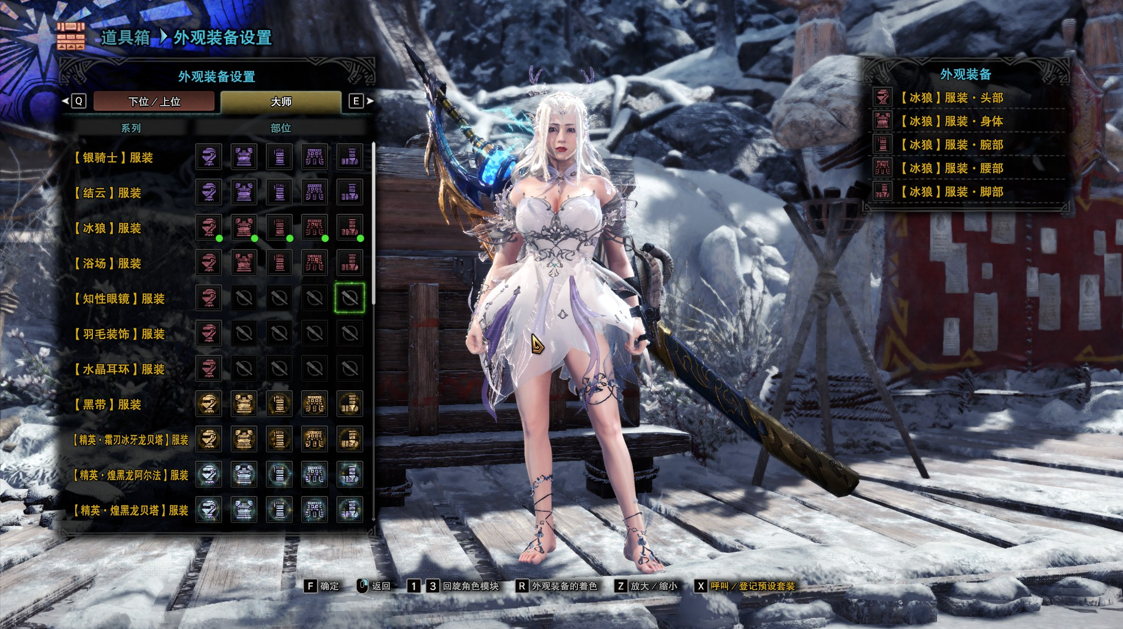1123x629 pixels.
Task: Select the 【黑带】服装 leg piece icon
Action: tap(349, 404)
